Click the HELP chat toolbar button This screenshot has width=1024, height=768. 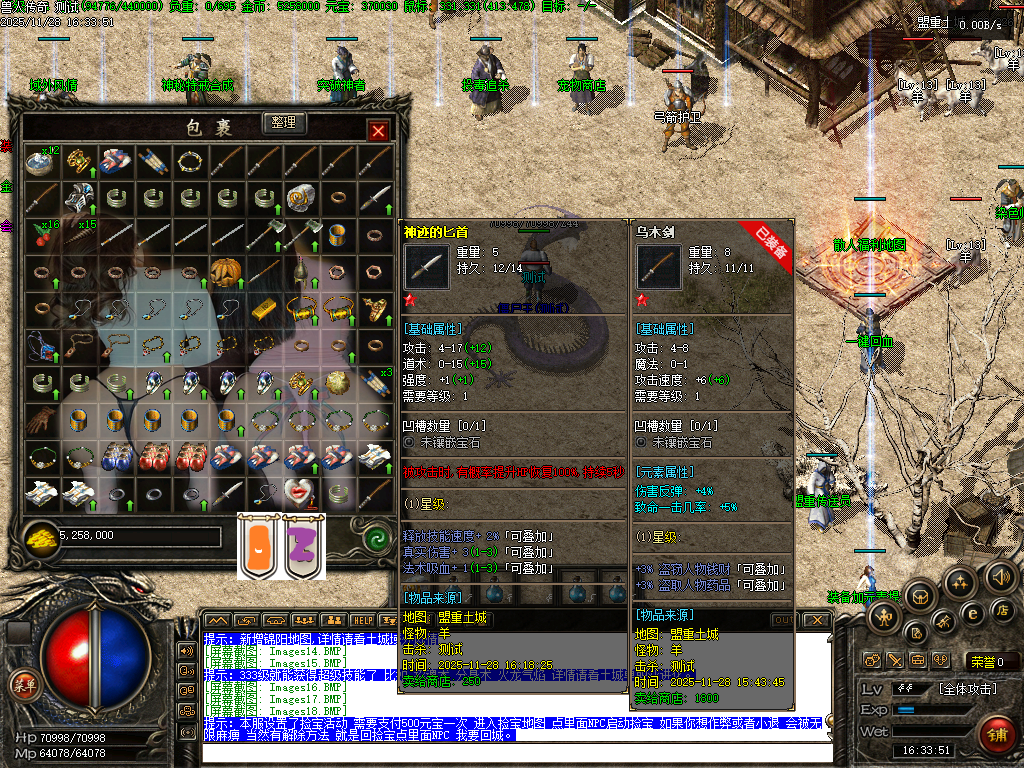[x=362, y=620]
